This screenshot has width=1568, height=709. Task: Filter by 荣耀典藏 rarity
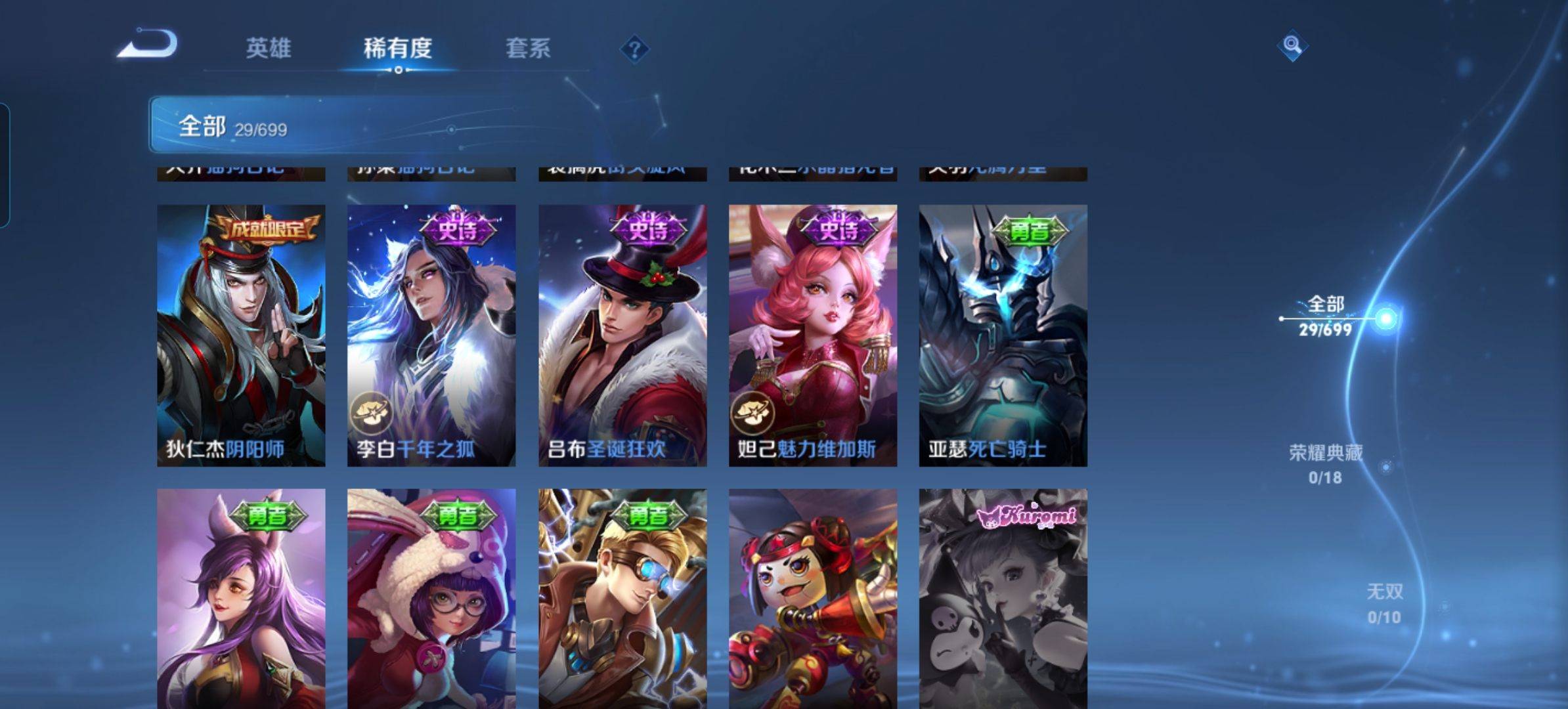(1325, 463)
